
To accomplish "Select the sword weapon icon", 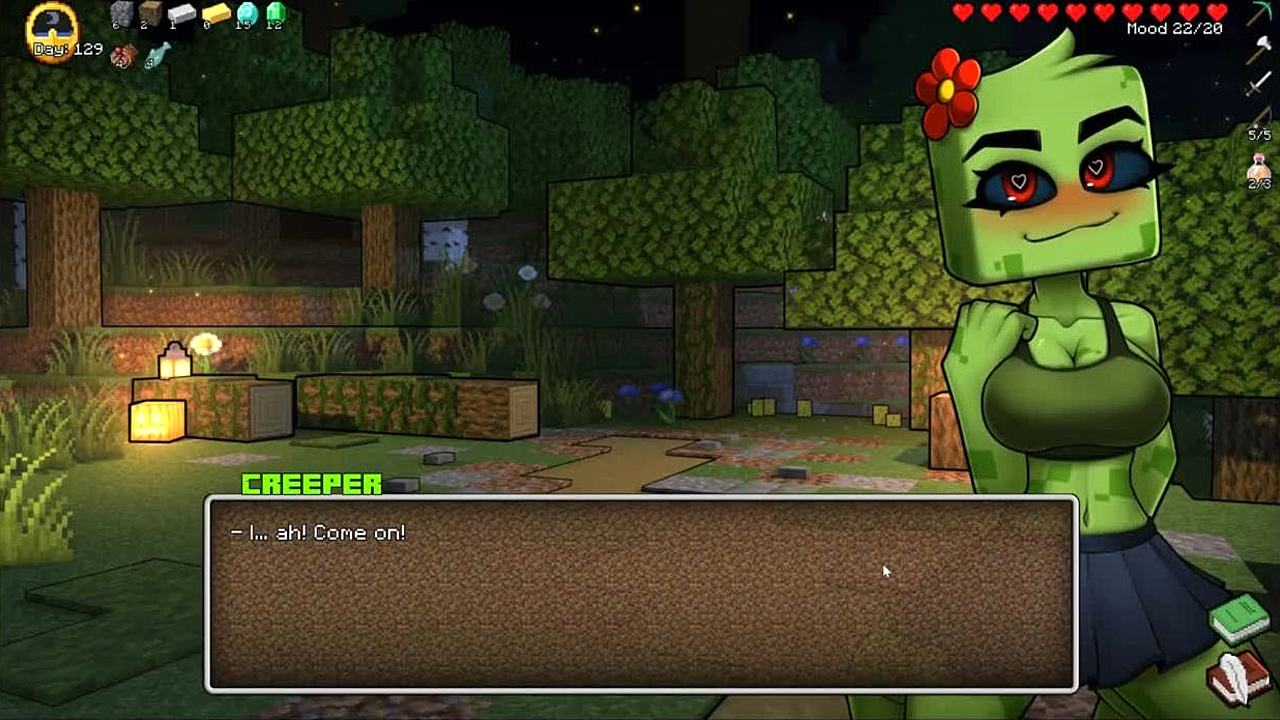I will pos(1258,84).
